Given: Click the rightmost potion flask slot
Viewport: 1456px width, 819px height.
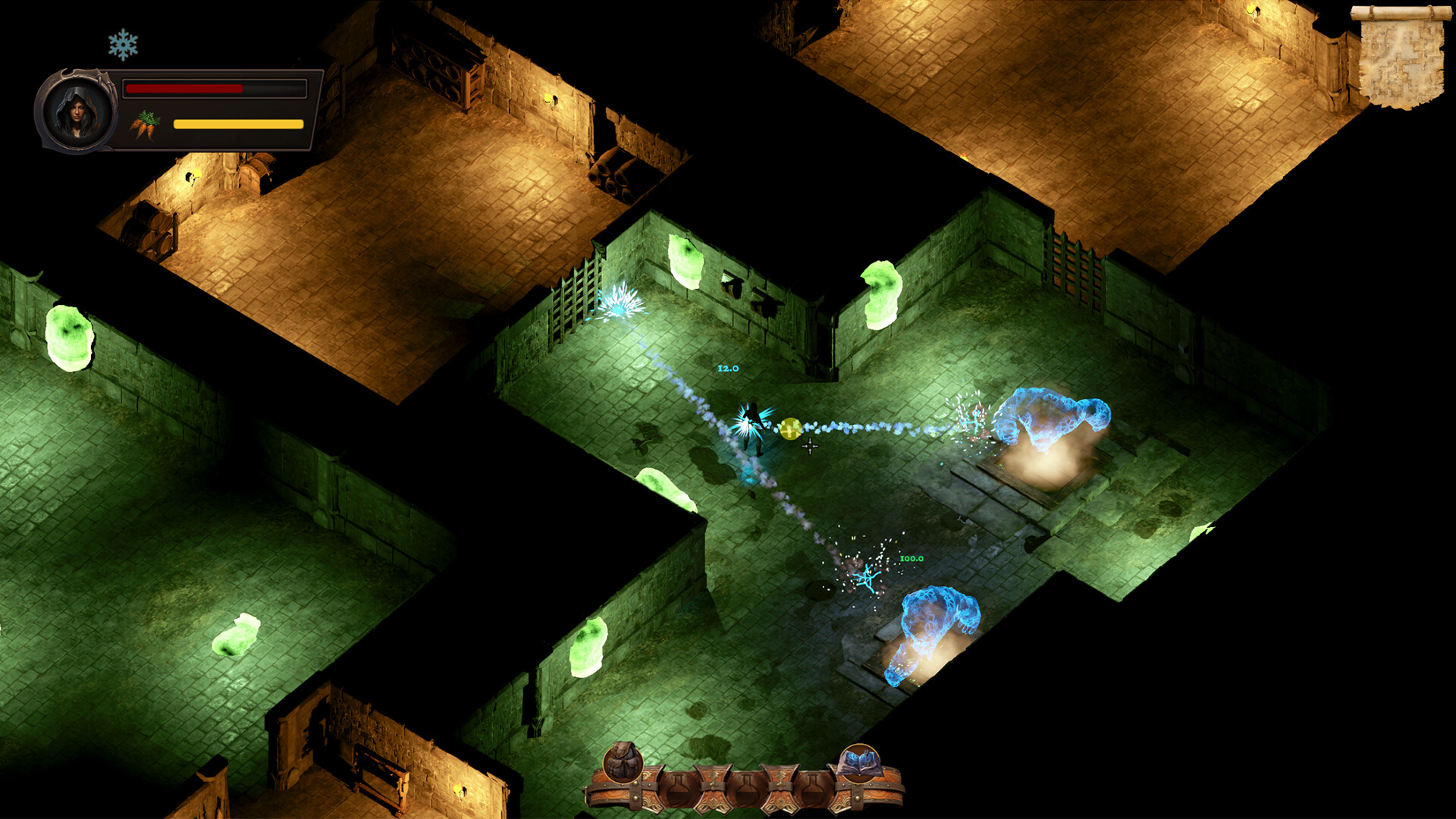Looking at the screenshot, I should pos(814,789).
